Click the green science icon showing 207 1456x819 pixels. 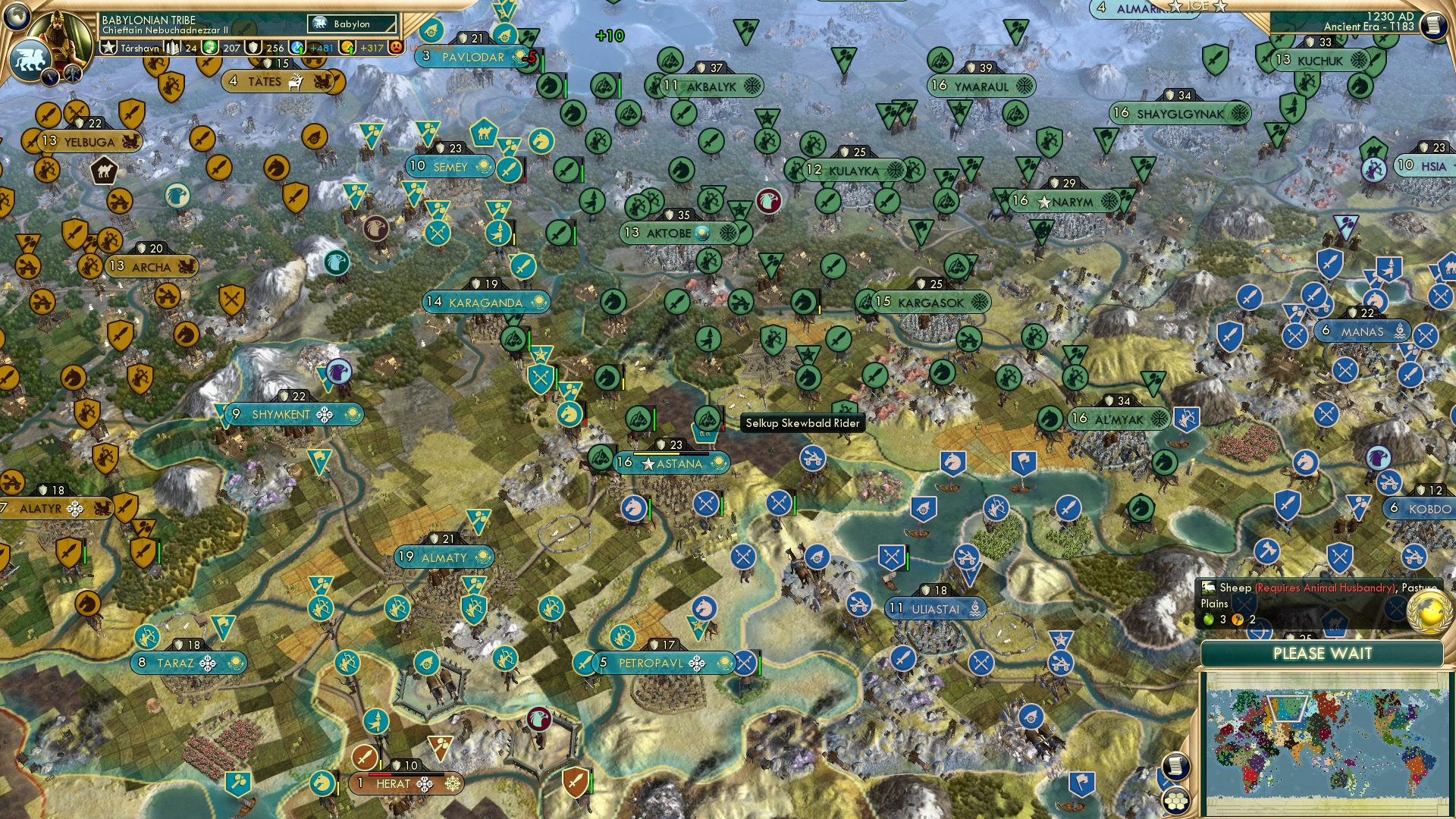coord(210,47)
